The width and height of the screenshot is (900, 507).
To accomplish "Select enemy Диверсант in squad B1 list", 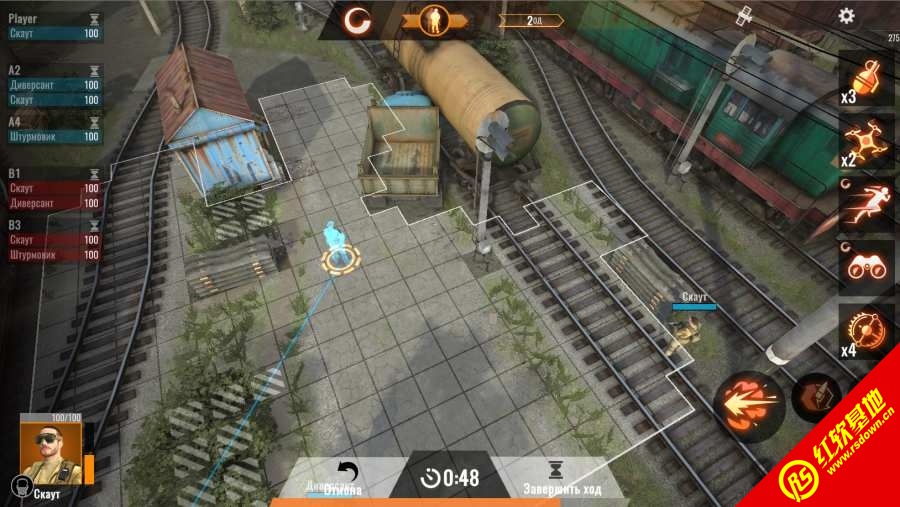I will click(x=54, y=203).
